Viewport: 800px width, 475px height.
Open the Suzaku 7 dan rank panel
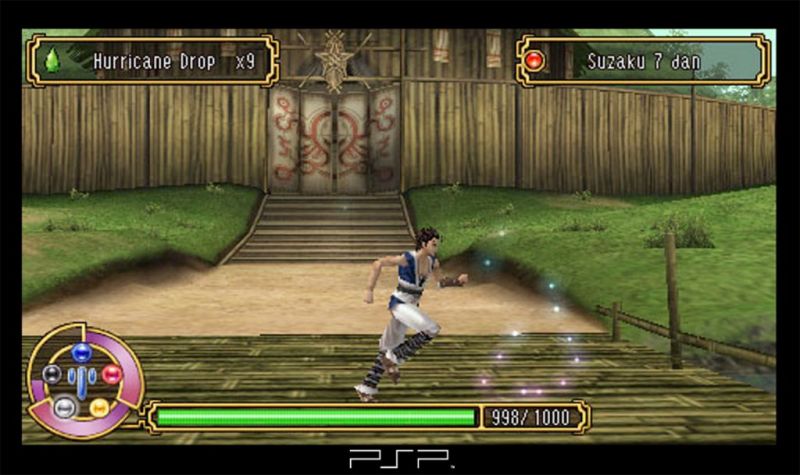(643, 61)
